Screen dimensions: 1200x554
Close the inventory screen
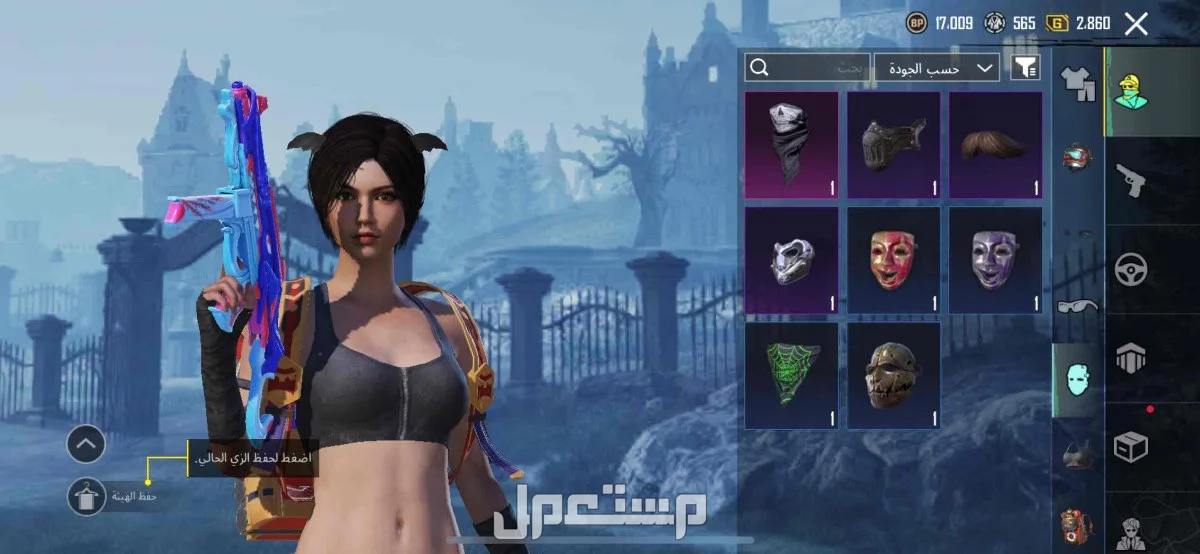tap(1136, 24)
